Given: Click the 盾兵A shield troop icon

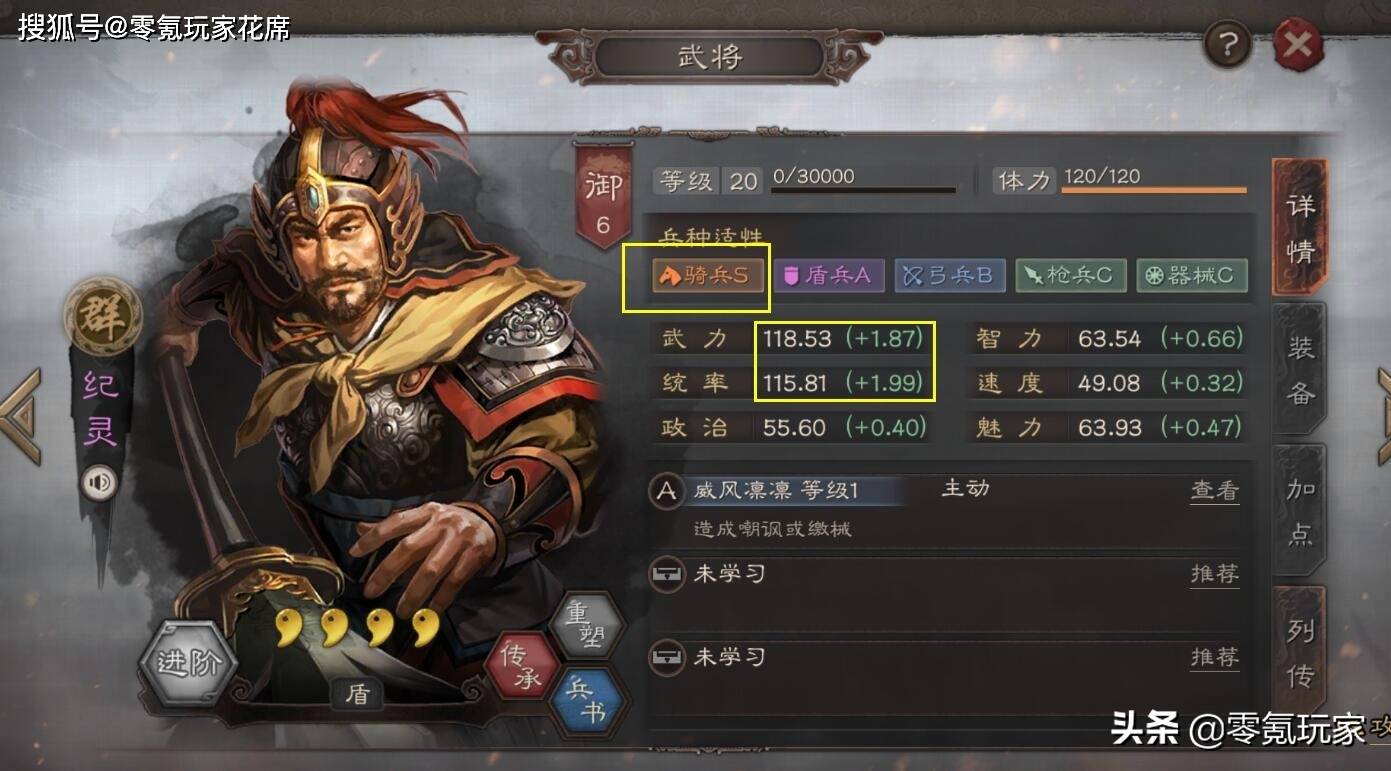Looking at the screenshot, I should [x=829, y=276].
